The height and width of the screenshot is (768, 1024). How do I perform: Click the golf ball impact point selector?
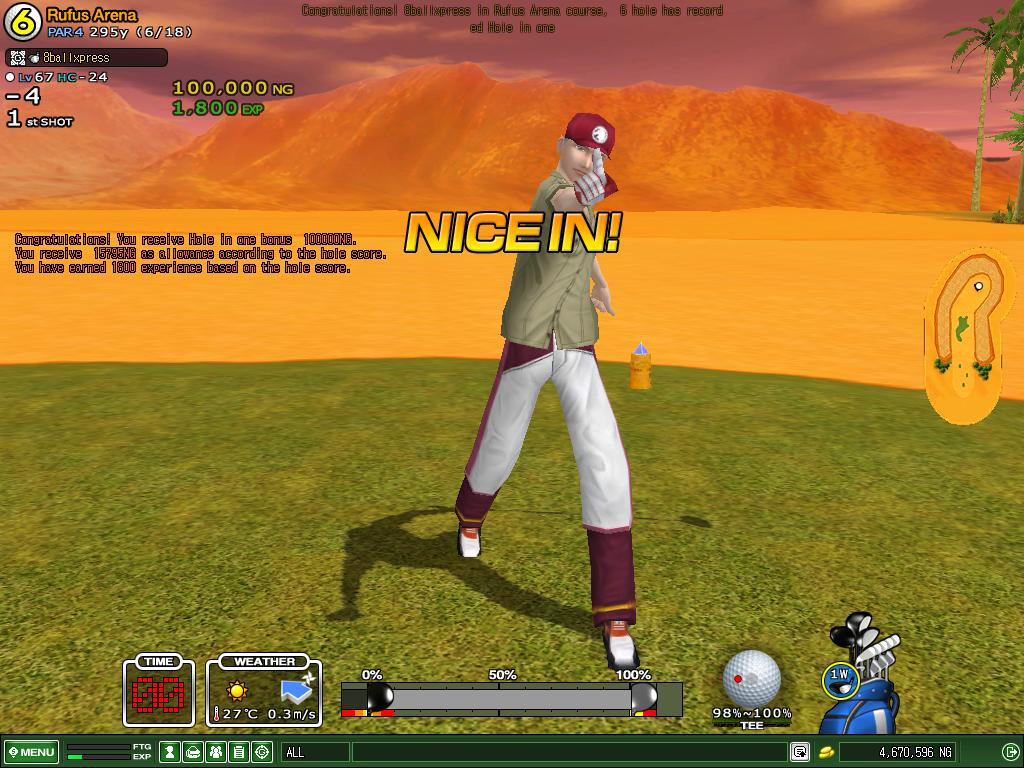(x=751, y=677)
